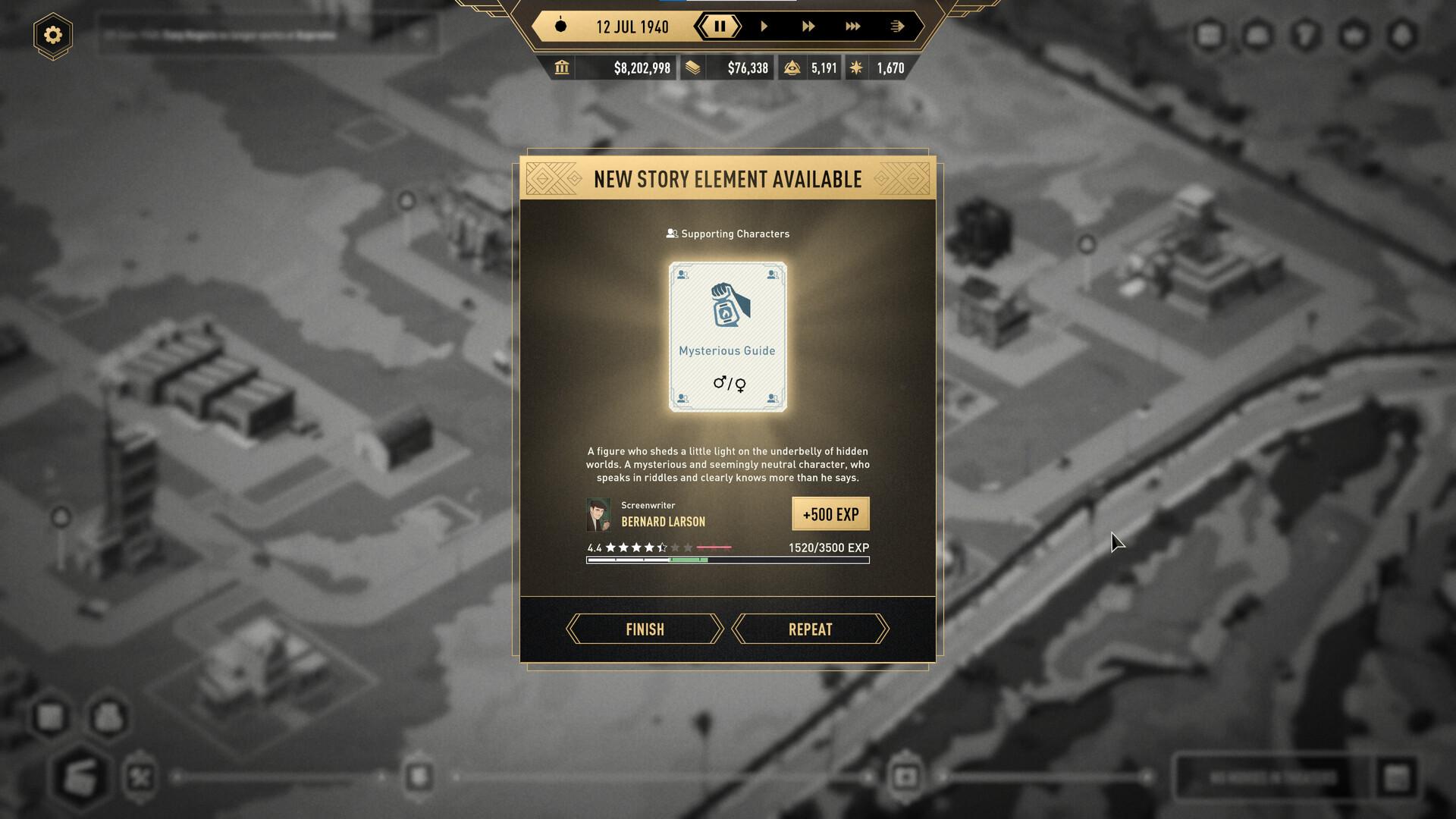Click the FINISH button
Viewport: 1456px width, 819px height.
coord(645,629)
